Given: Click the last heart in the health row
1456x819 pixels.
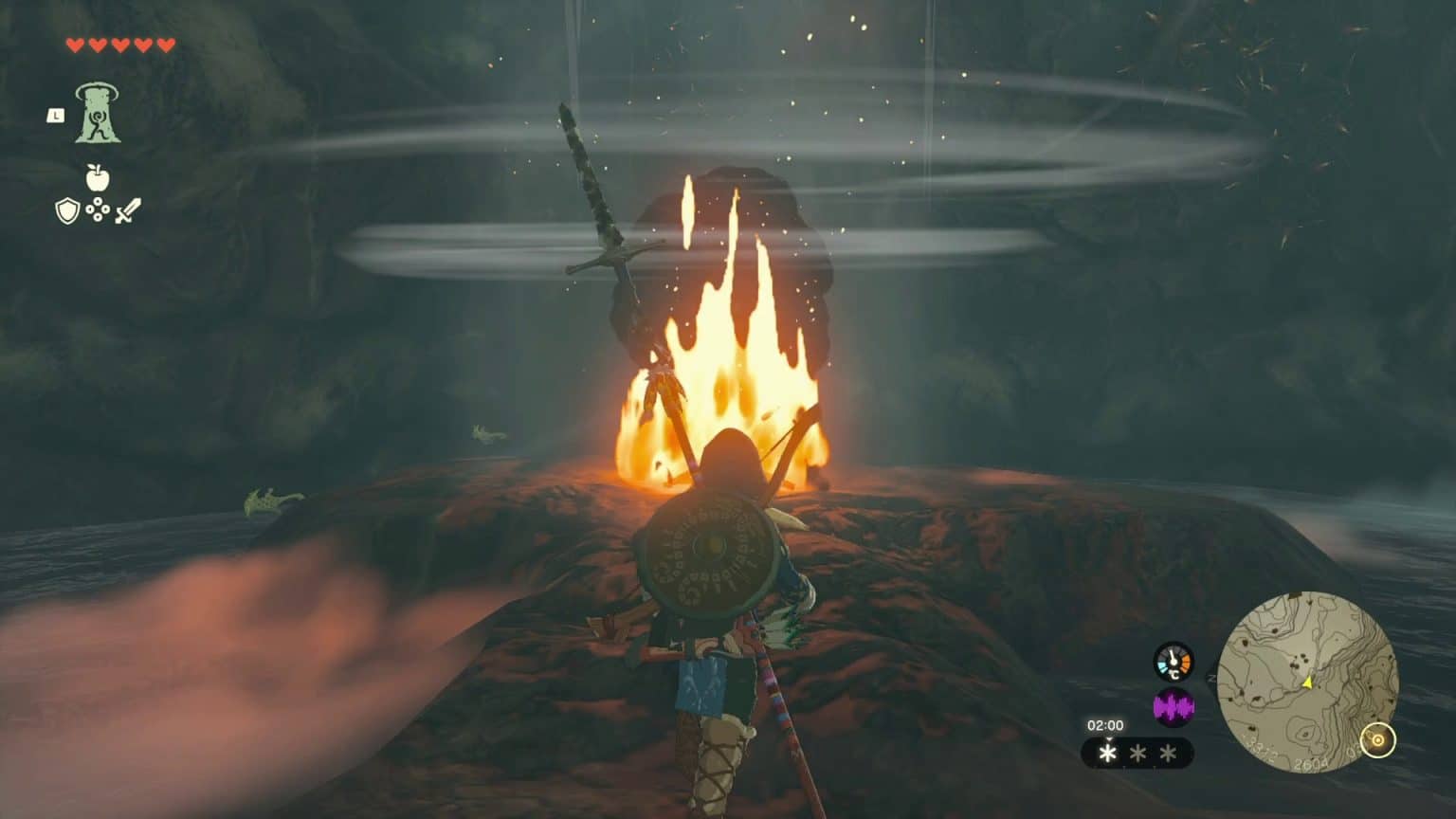Looking at the screenshot, I should pyautogui.click(x=164, y=46).
